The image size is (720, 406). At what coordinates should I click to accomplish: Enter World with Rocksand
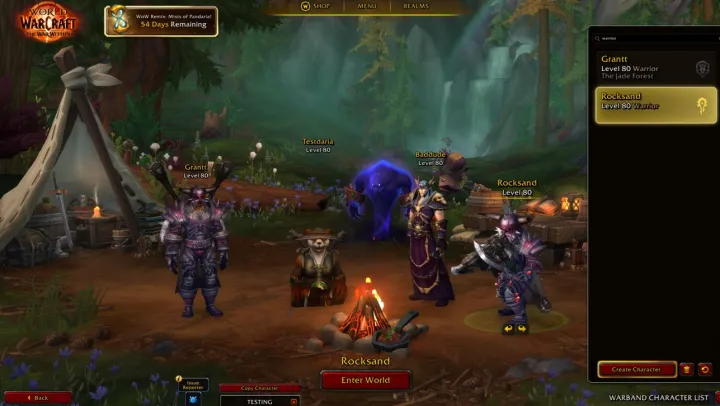coord(365,379)
